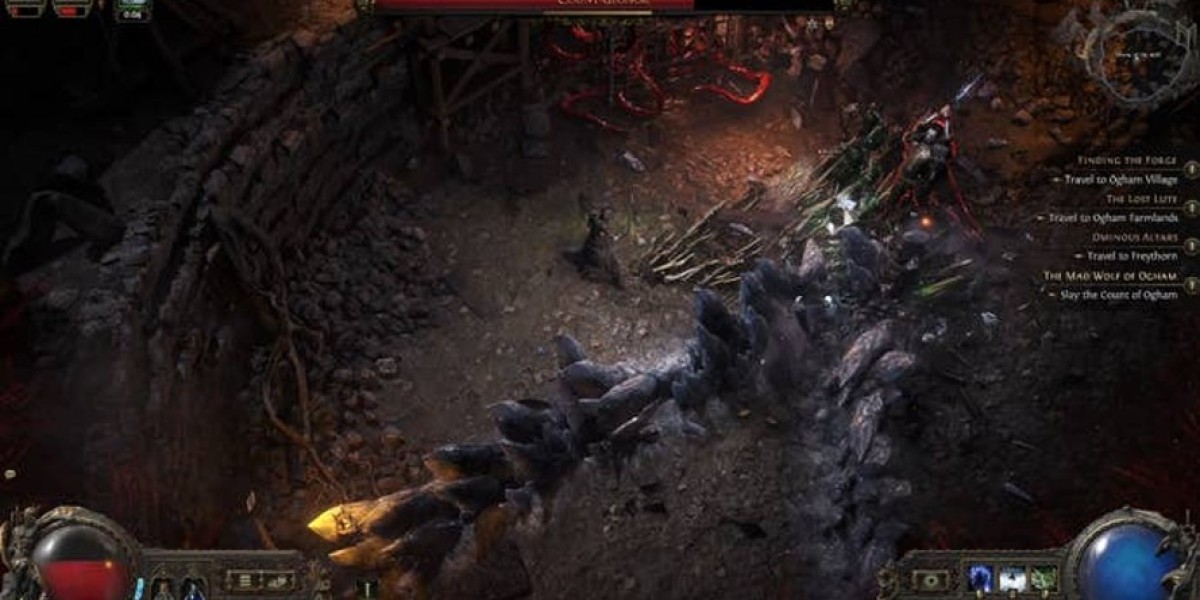Click the quest marker beside The Lost Lute
The image size is (1200, 600).
tap(1190, 208)
